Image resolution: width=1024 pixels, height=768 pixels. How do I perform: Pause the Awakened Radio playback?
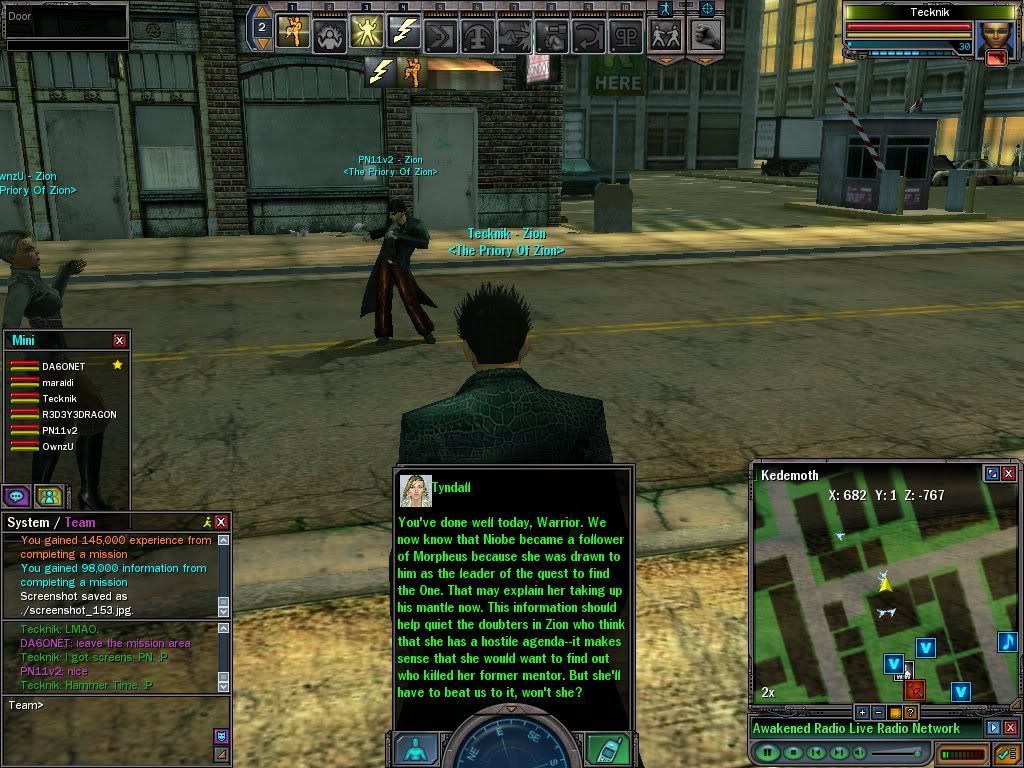point(768,752)
